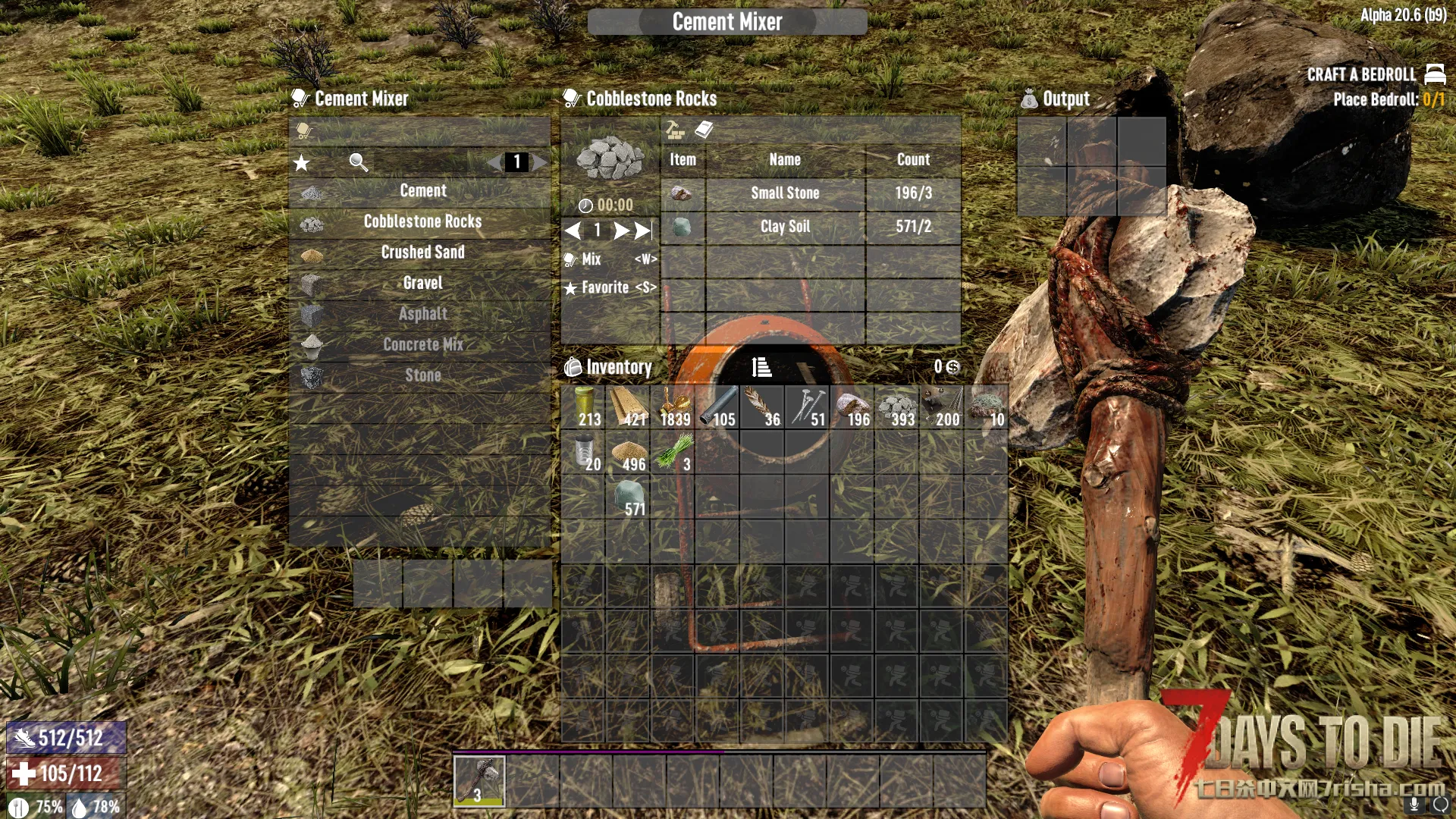Select the wood stack of 421
Image resolution: width=1456 pixels, height=819 pixels.
point(628,408)
